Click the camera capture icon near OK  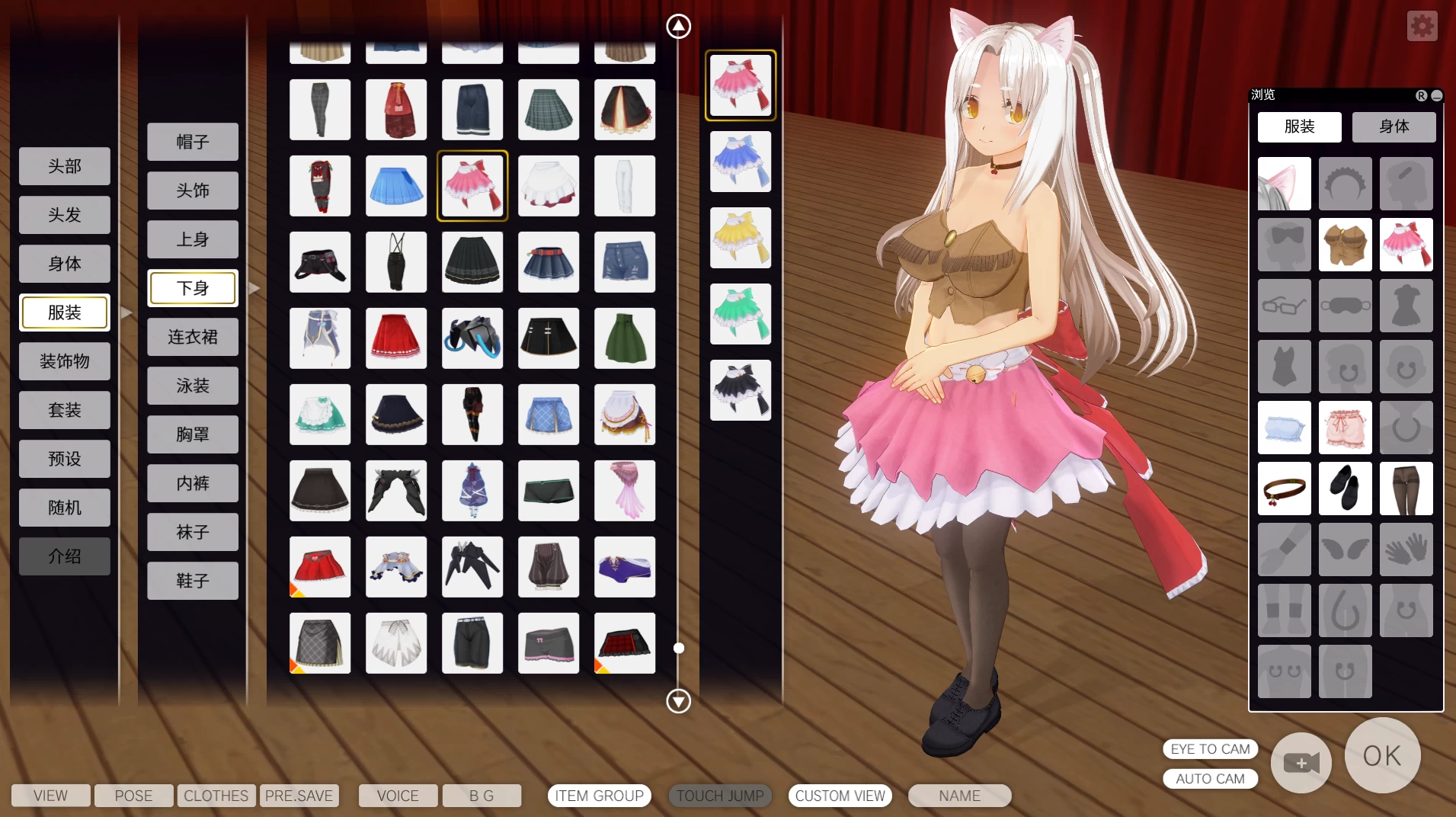pyautogui.click(x=1300, y=762)
